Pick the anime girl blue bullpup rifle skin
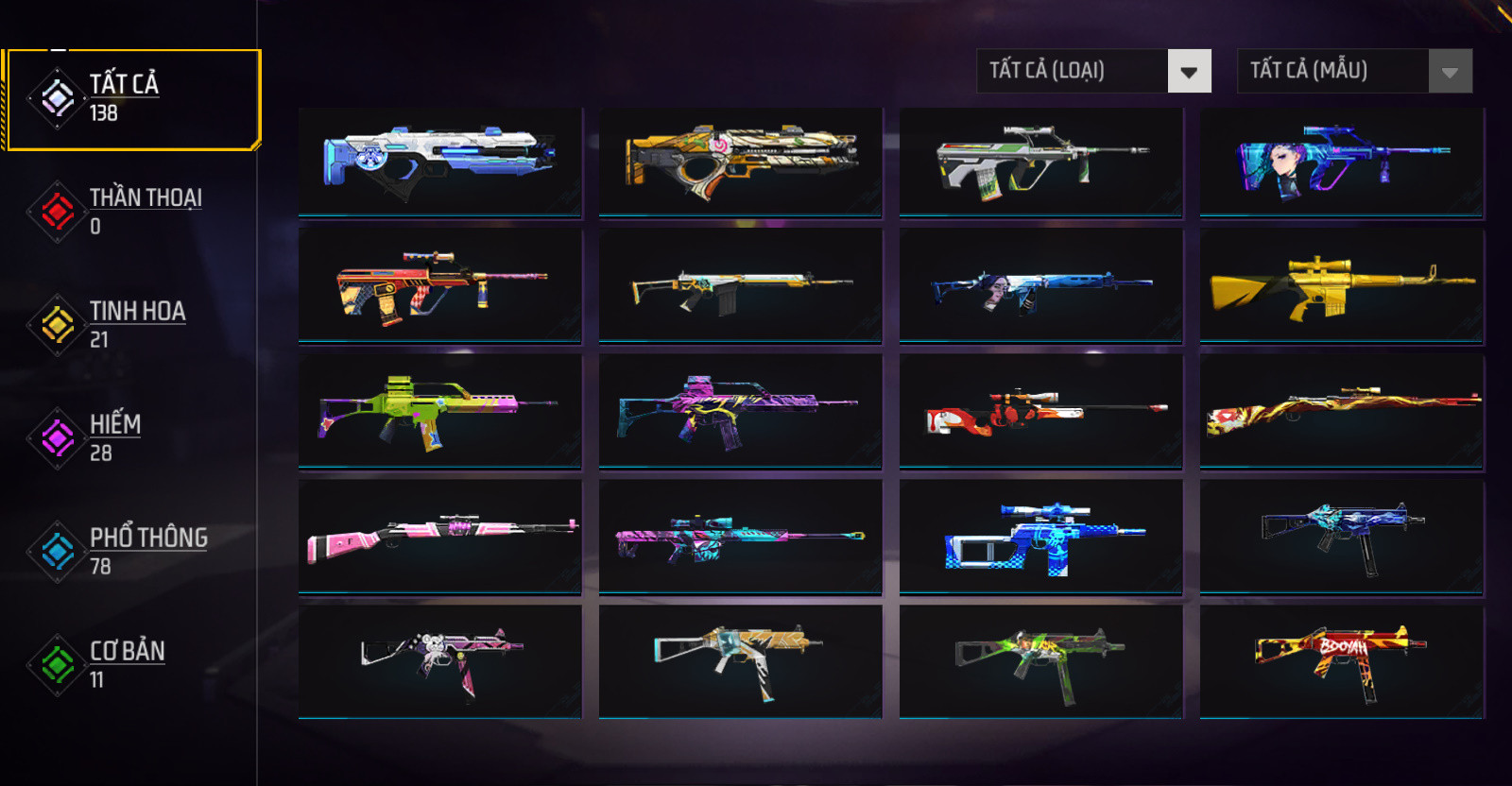 tap(1342, 162)
